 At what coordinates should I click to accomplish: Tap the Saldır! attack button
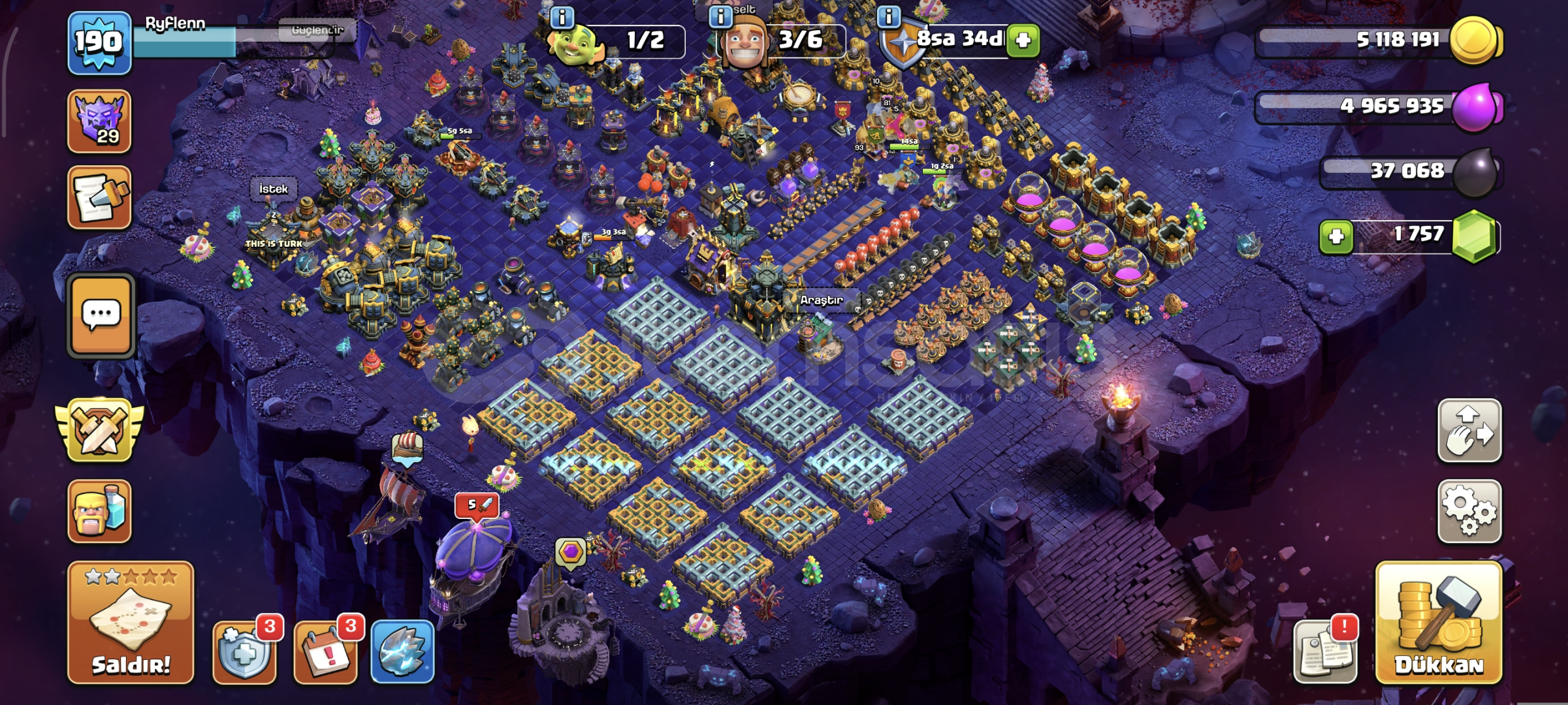click(131, 623)
